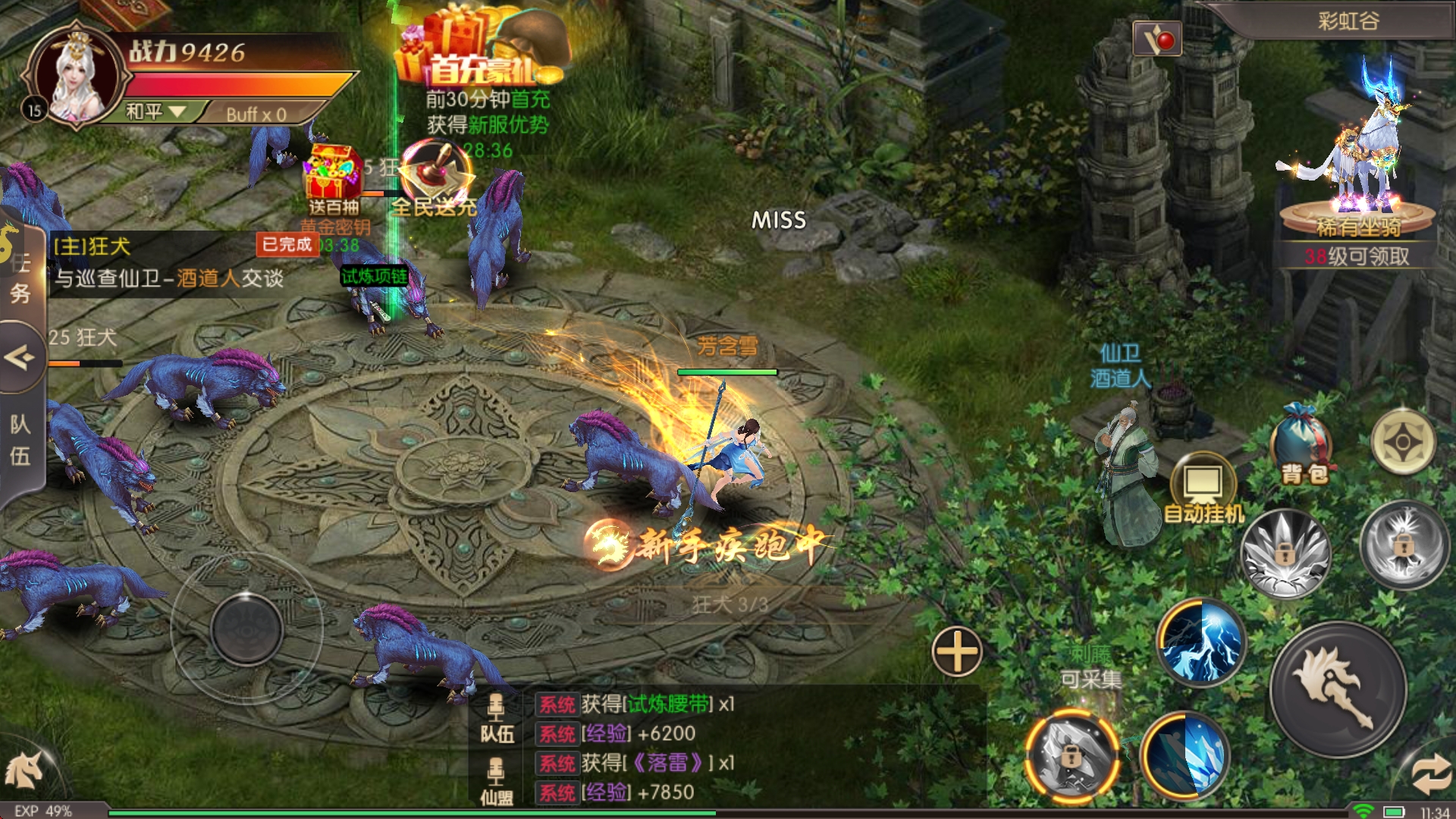Image resolution: width=1456 pixels, height=819 pixels.
Task: Tap the swap arrows button
Action: 1431,775
